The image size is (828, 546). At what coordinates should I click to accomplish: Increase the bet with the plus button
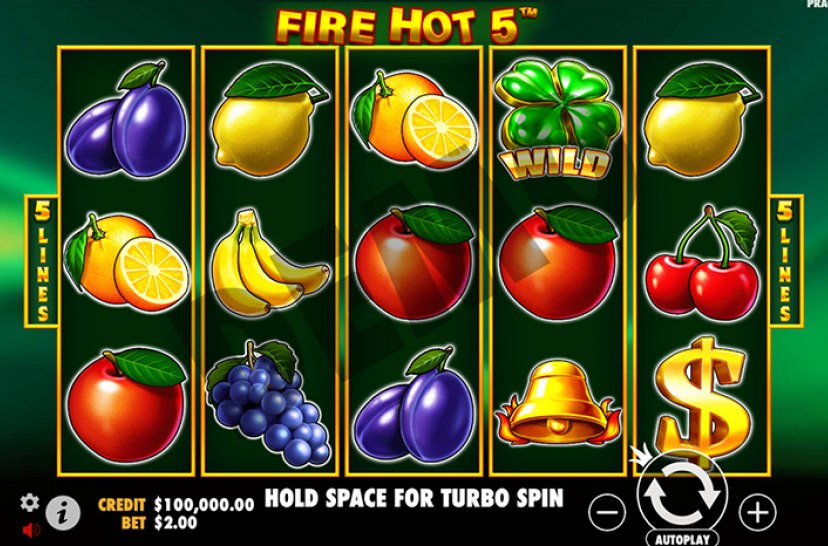(756, 513)
